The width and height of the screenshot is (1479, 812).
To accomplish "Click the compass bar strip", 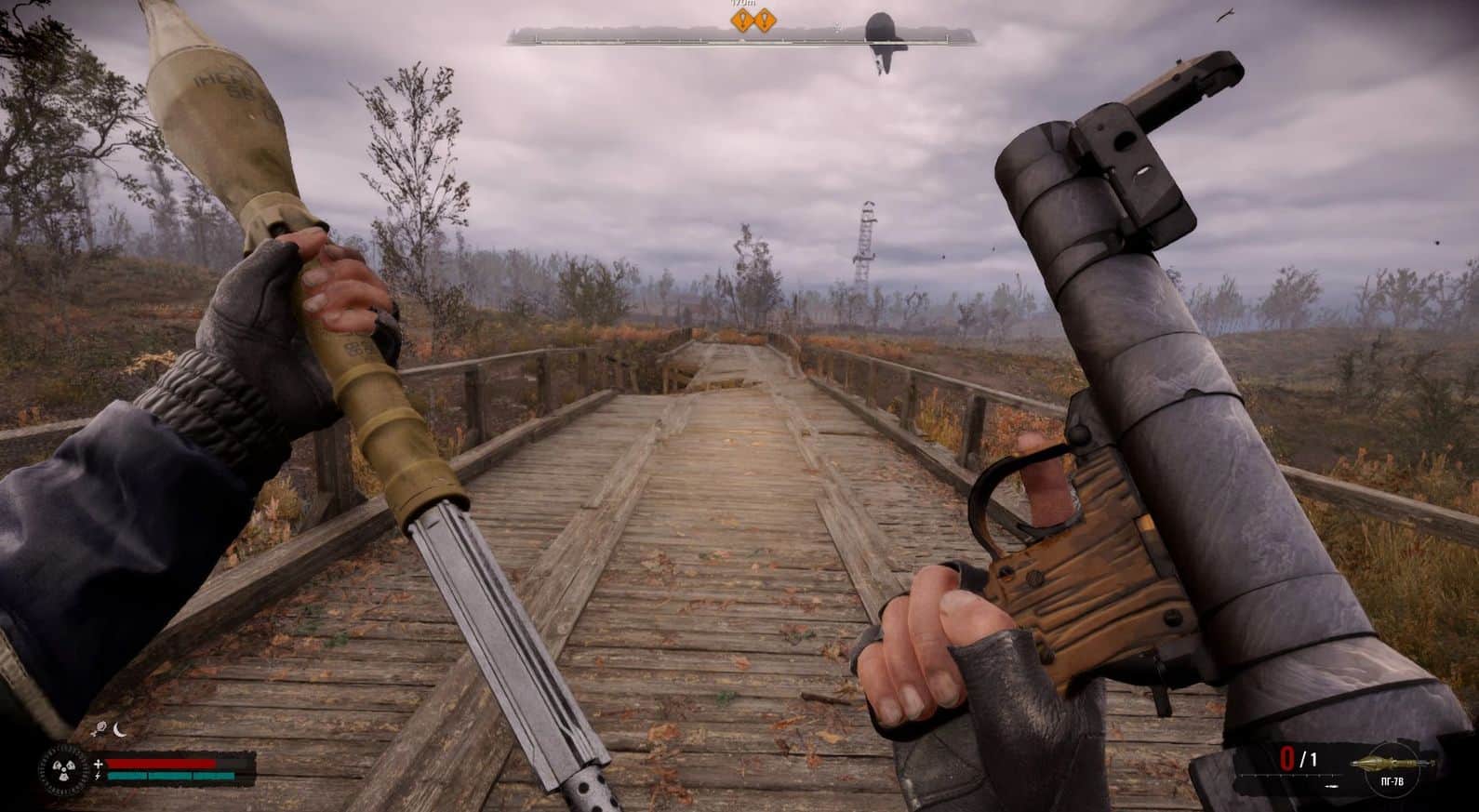I will (742, 36).
